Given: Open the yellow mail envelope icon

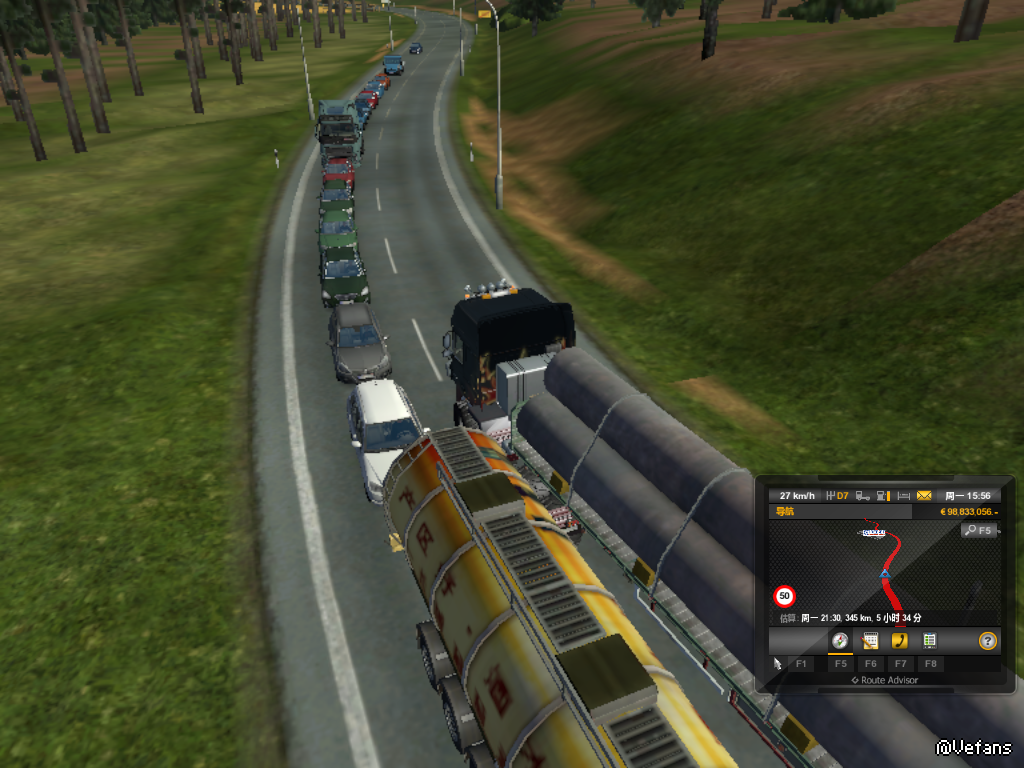Looking at the screenshot, I should pos(924,495).
